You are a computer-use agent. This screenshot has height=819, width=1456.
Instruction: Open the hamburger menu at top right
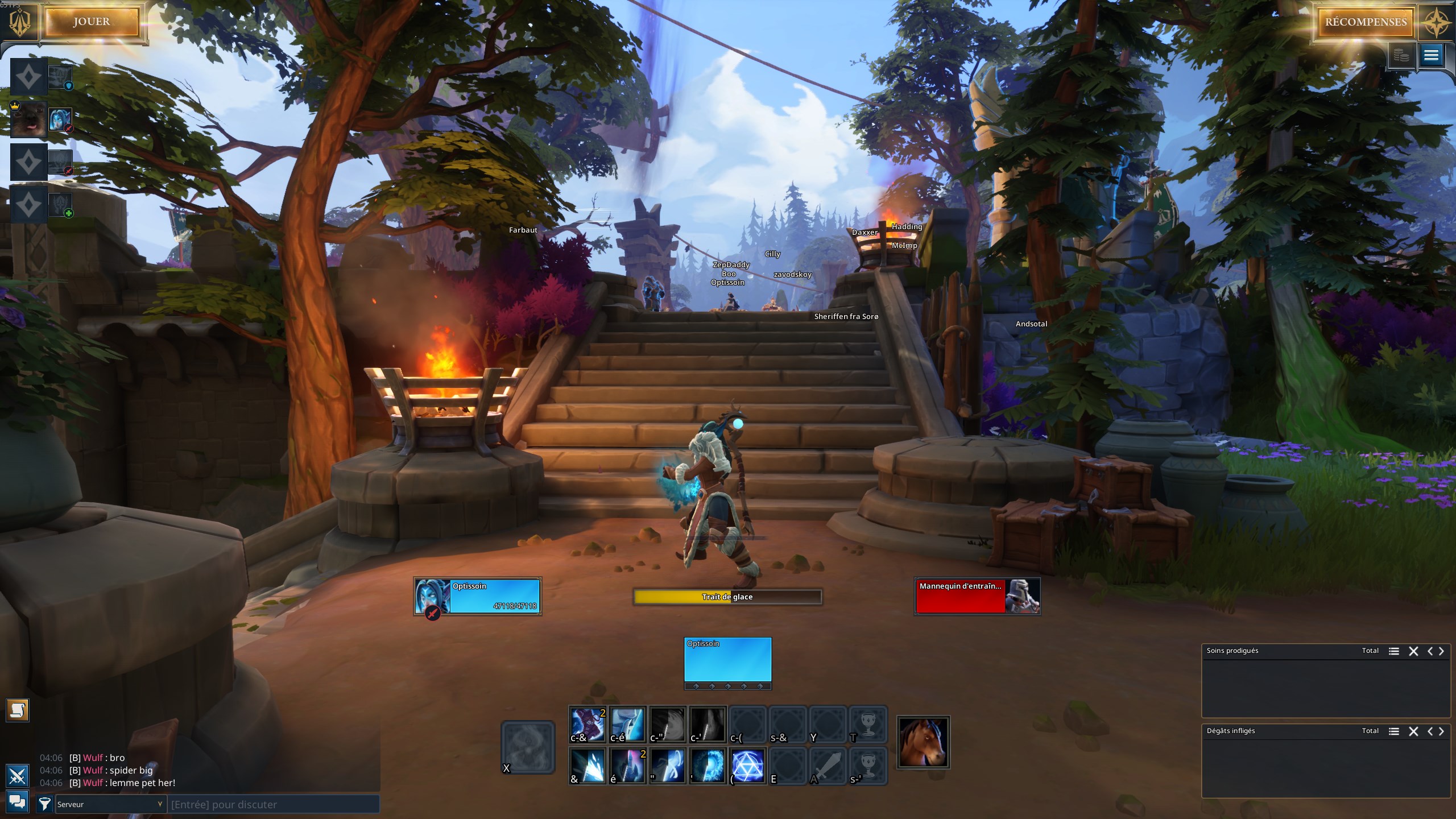[x=1430, y=55]
